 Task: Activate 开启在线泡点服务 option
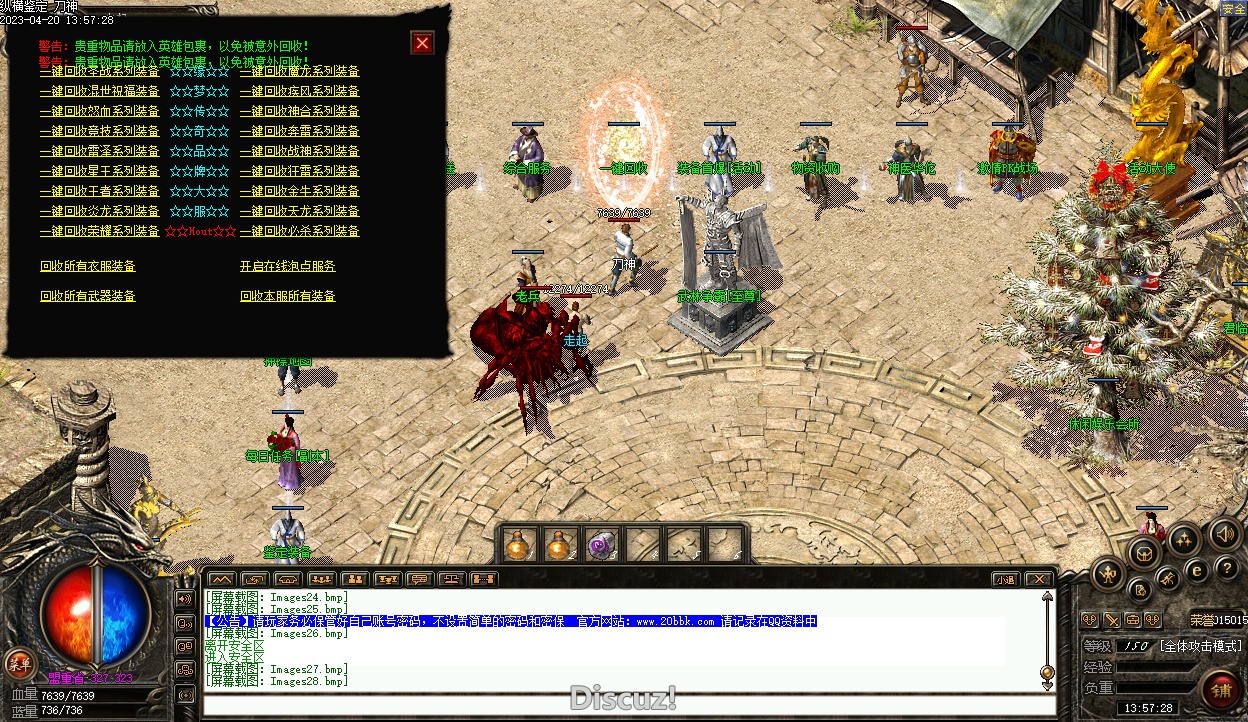click(287, 266)
